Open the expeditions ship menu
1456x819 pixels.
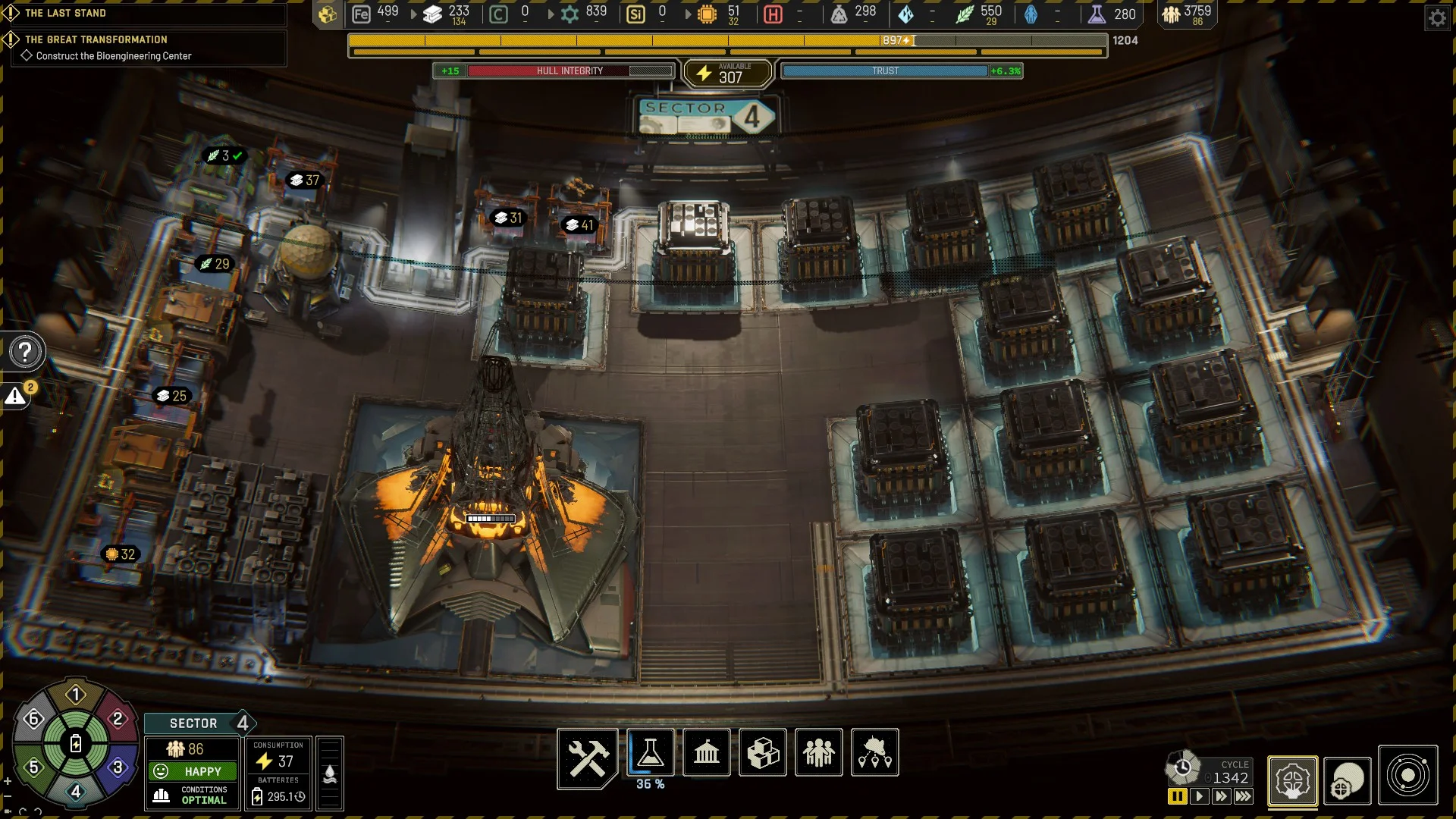(874, 753)
